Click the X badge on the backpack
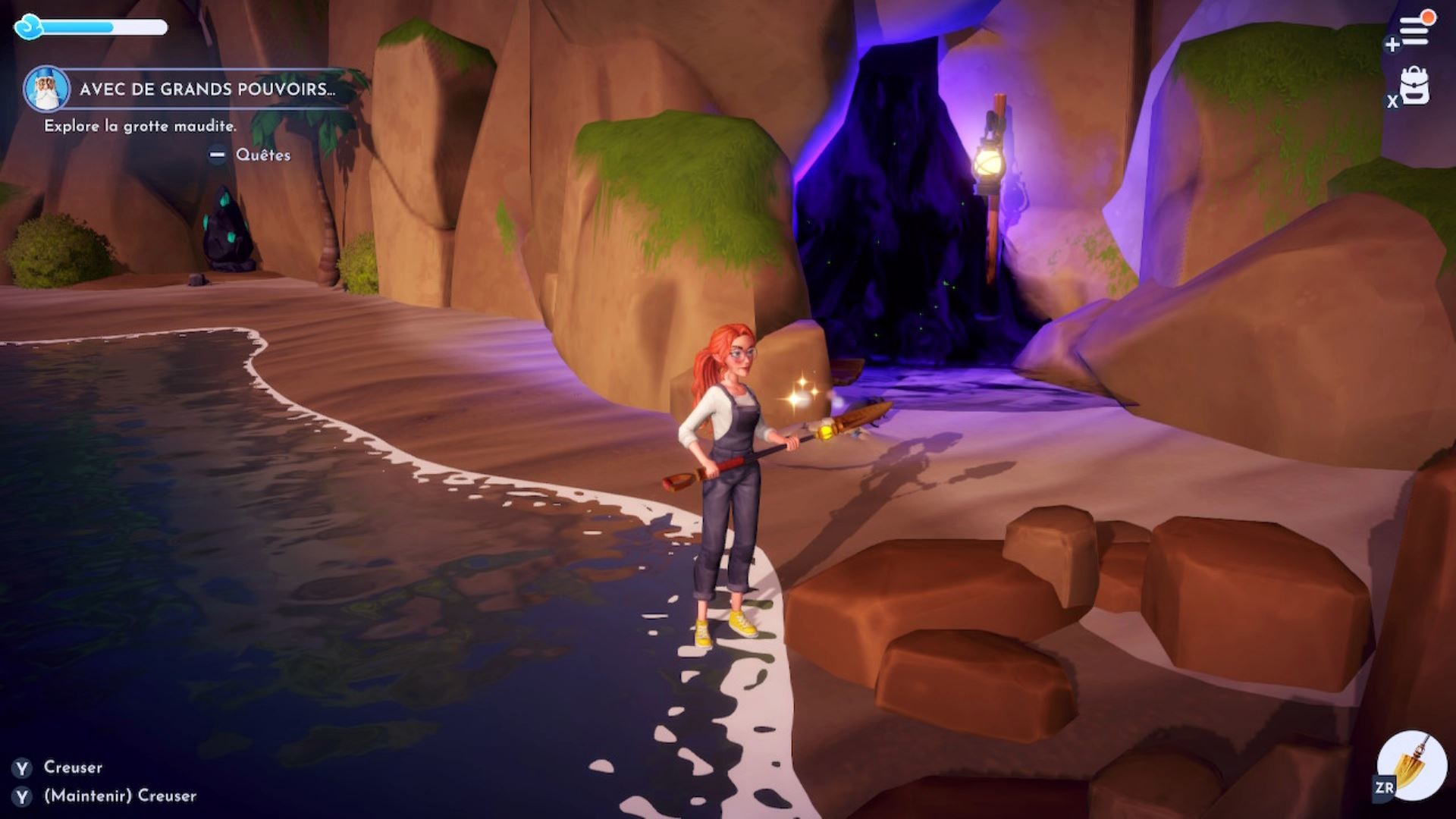This screenshot has width=1456, height=819. (x=1392, y=101)
